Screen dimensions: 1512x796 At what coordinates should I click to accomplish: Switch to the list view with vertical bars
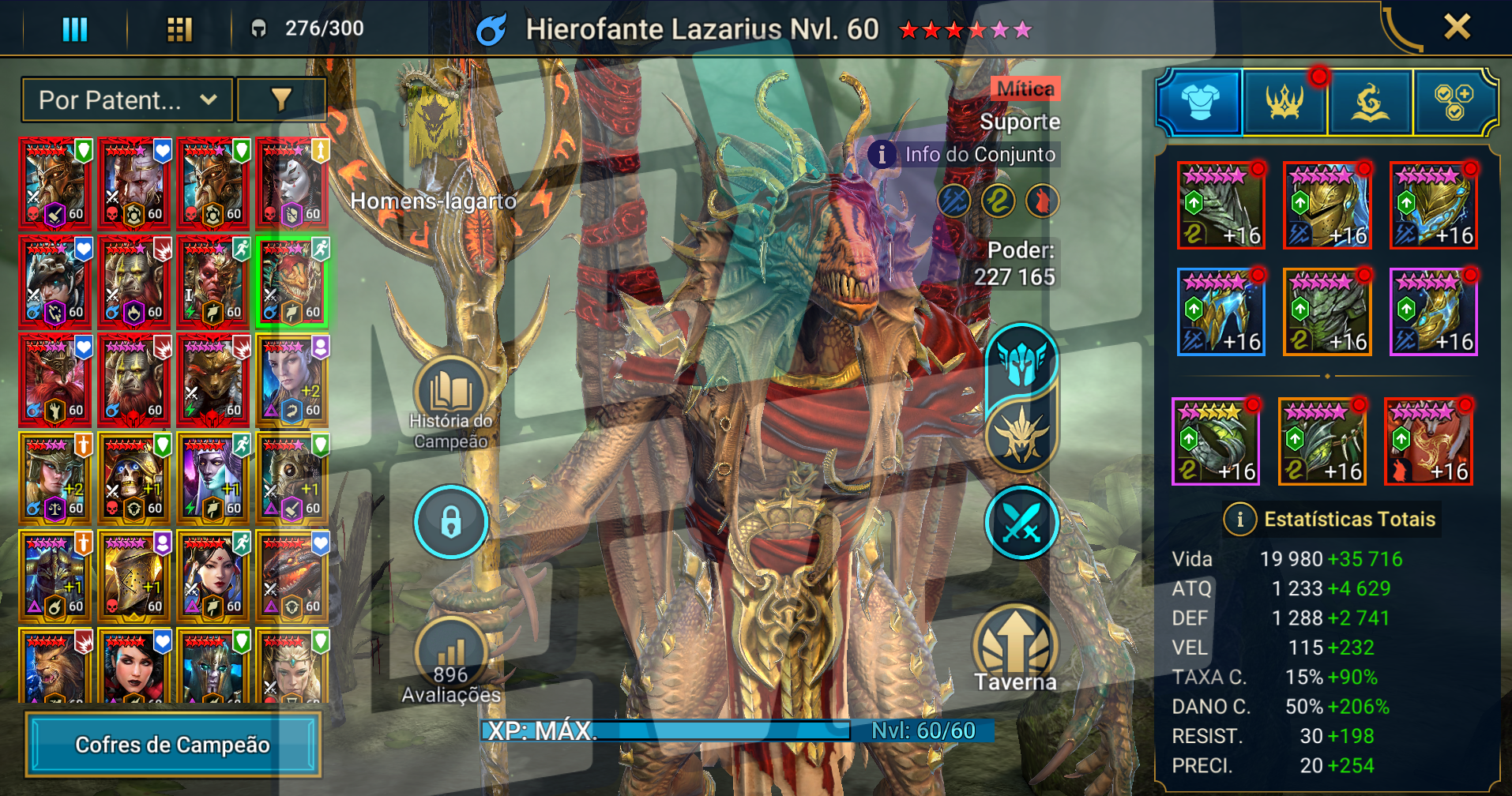click(75, 29)
